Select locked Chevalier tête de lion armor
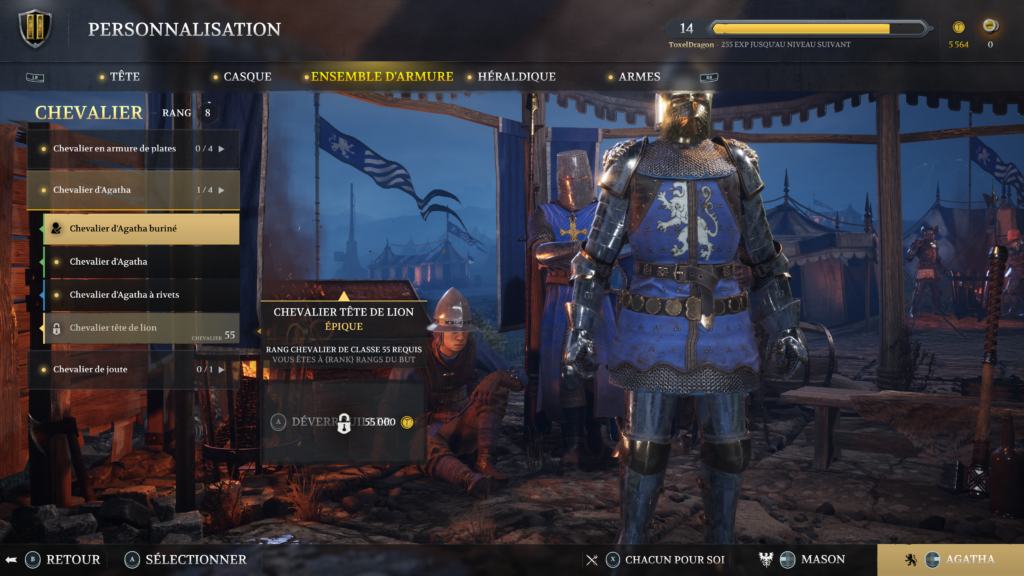Viewport: 1024px width, 576px height. tap(141, 328)
